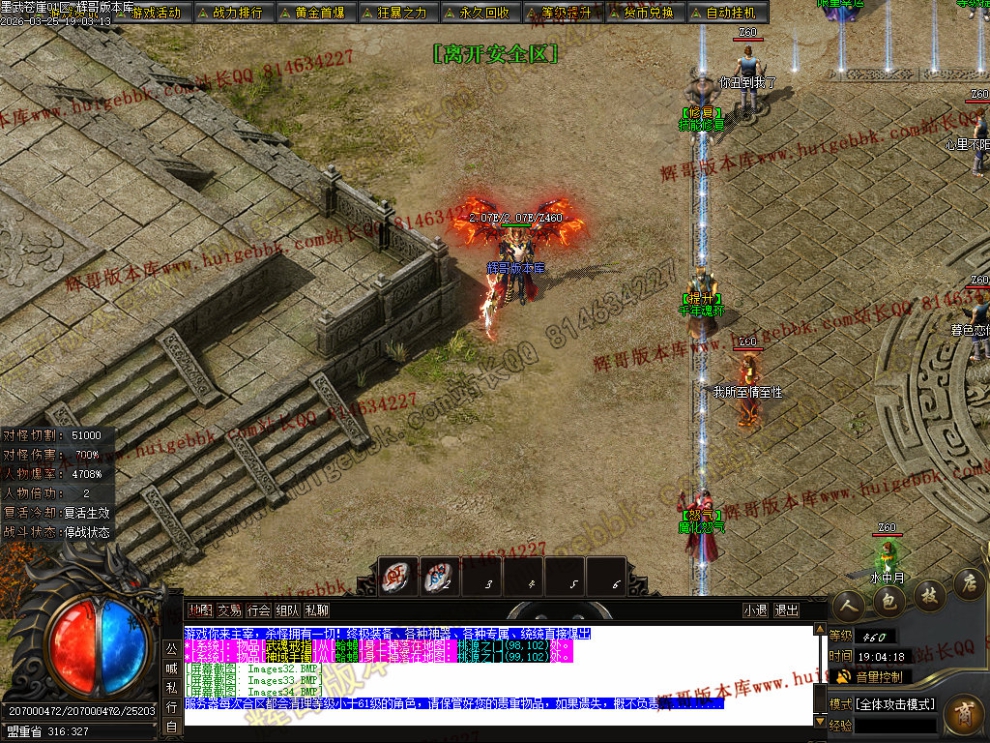The image size is (990, 743).
Task: Select the 行会 guild tab
Action: coord(258,610)
